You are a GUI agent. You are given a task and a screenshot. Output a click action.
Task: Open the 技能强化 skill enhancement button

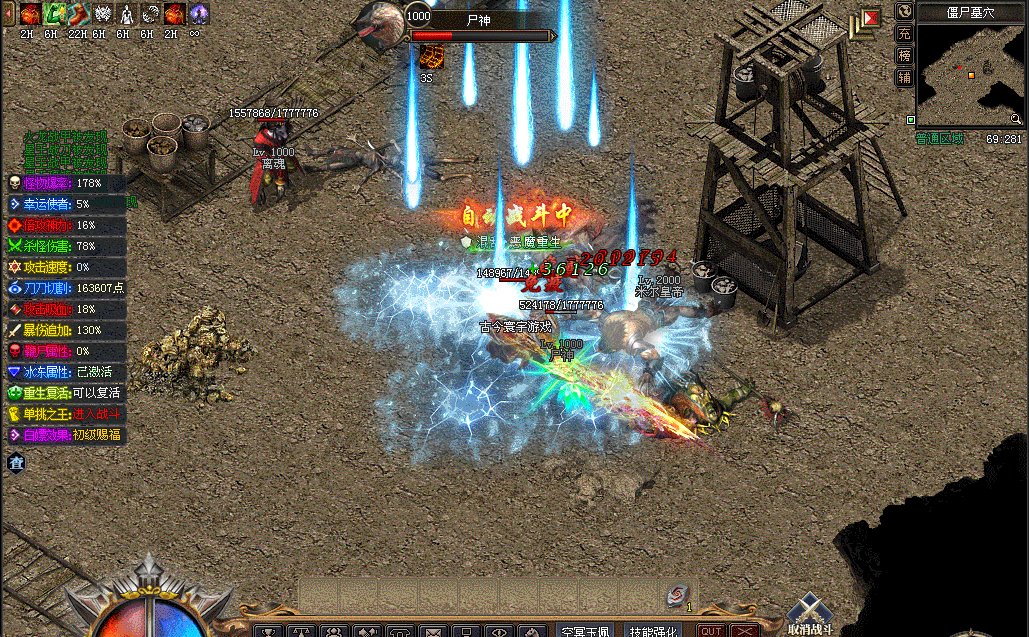(654, 630)
